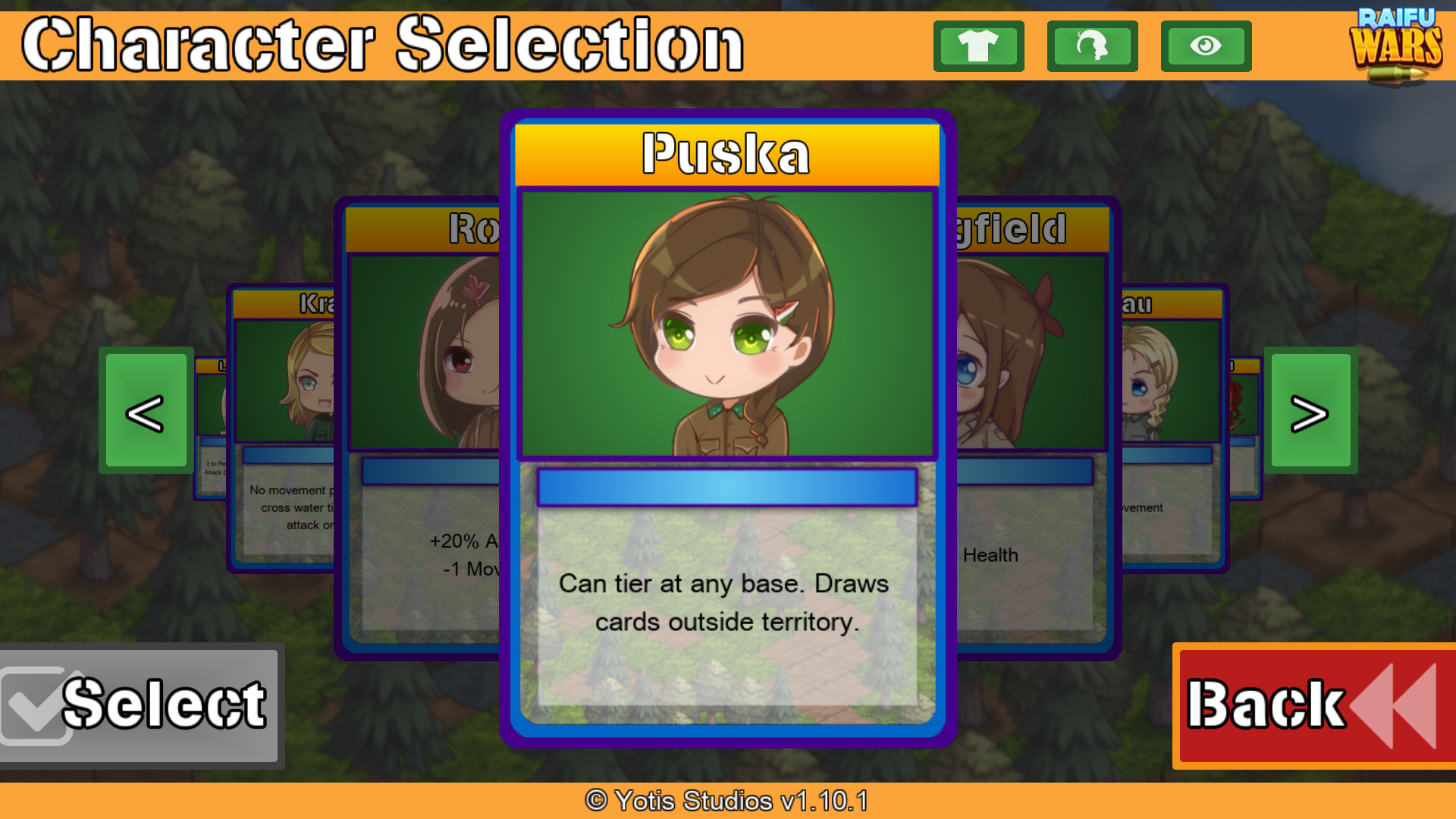Click the shirt outfit customization icon
This screenshot has width=1456, height=819.
(x=978, y=46)
